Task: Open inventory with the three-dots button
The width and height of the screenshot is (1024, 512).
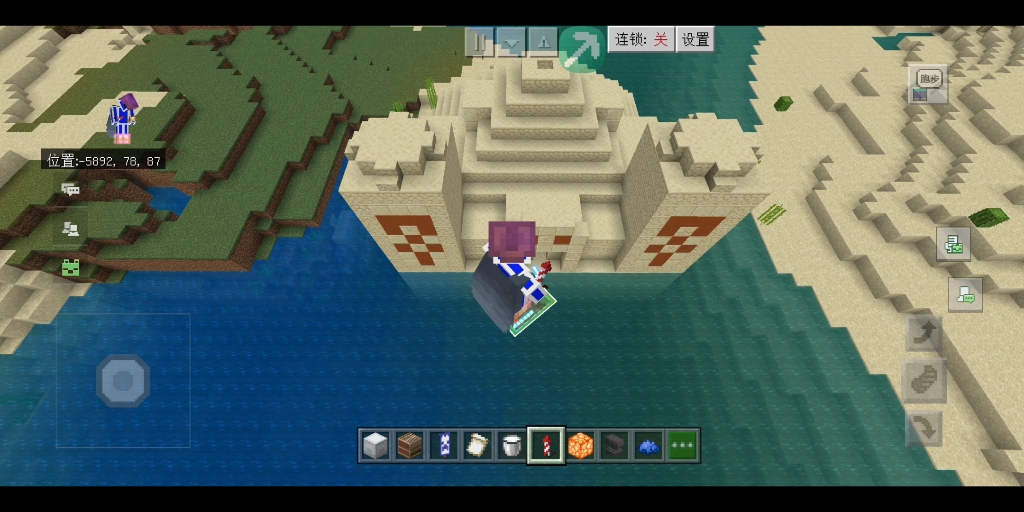Action: coord(683,445)
